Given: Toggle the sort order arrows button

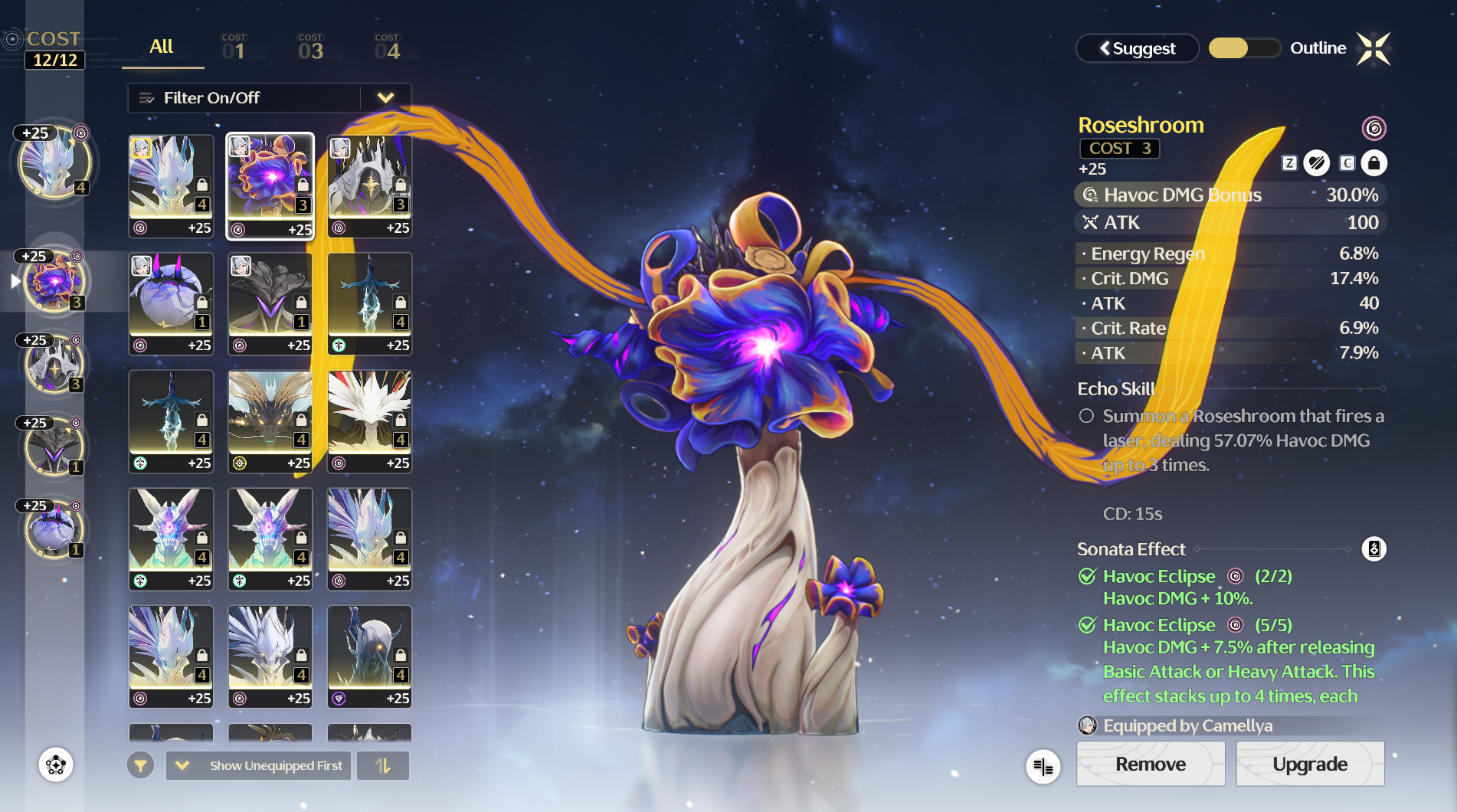Looking at the screenshot, I should click(383, 765).
